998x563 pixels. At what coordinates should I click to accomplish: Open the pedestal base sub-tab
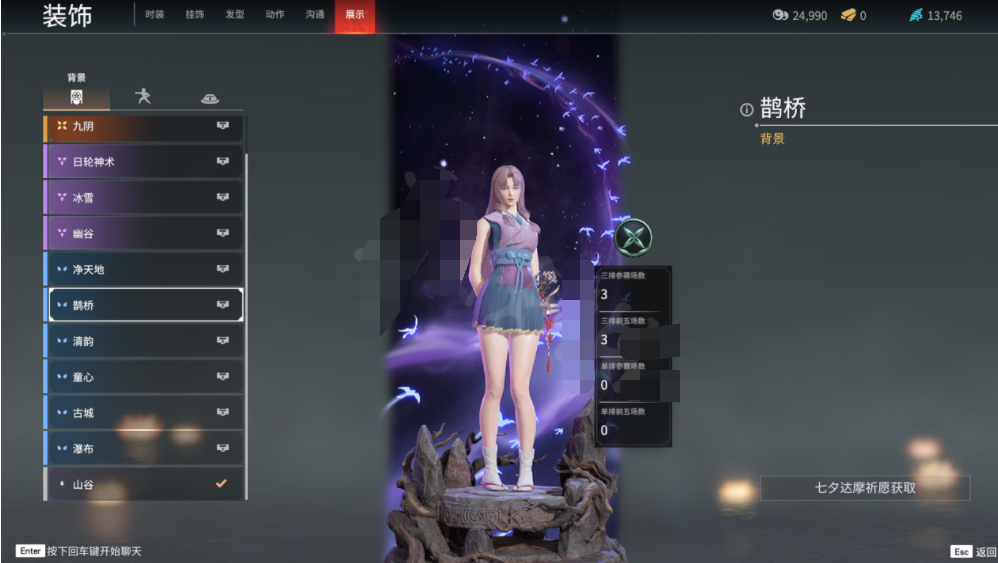click(x=209, y=98)
